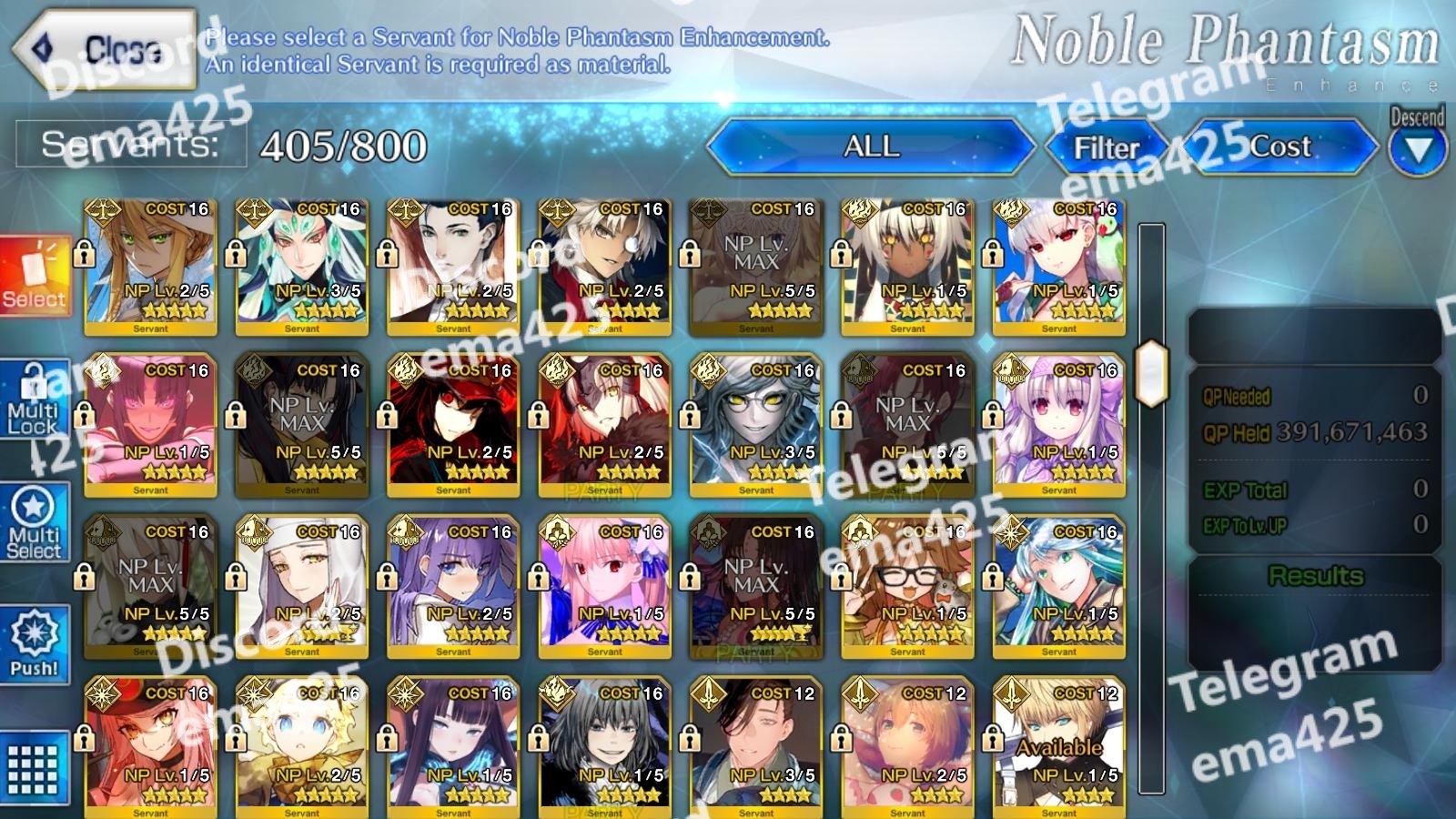The height and width of the screenshot is (819, 1456).
Task: Pick the blonde blue-eyed servant with sunflowers
Action: (x=302, y=746)
